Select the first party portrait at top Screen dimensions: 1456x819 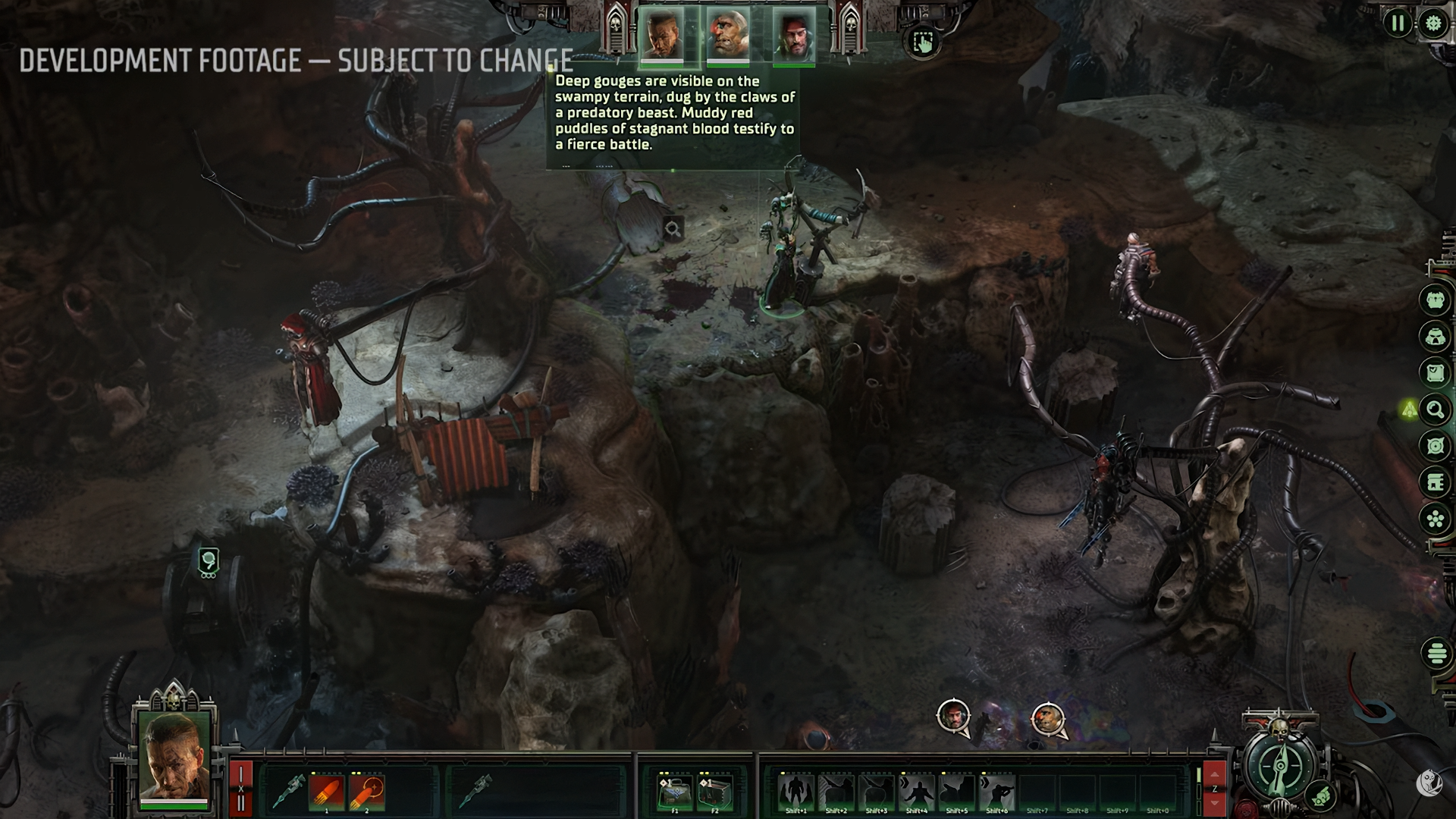pyautogui.click(x=661, y=35)
